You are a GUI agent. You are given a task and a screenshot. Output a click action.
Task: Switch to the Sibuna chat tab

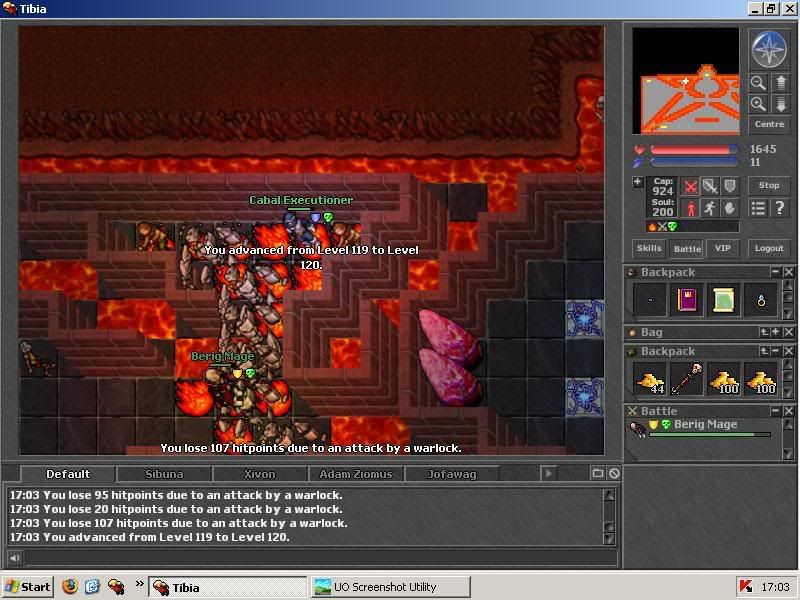(x=164, y=474)
